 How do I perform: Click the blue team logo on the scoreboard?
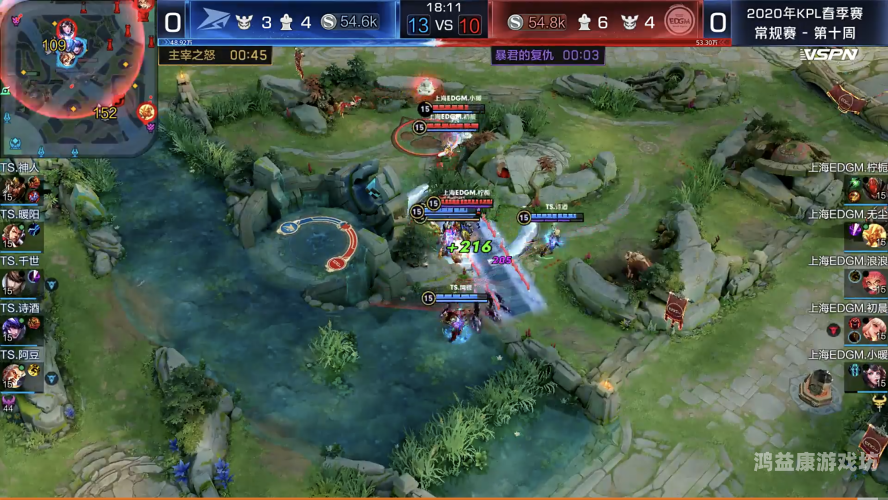213,21
